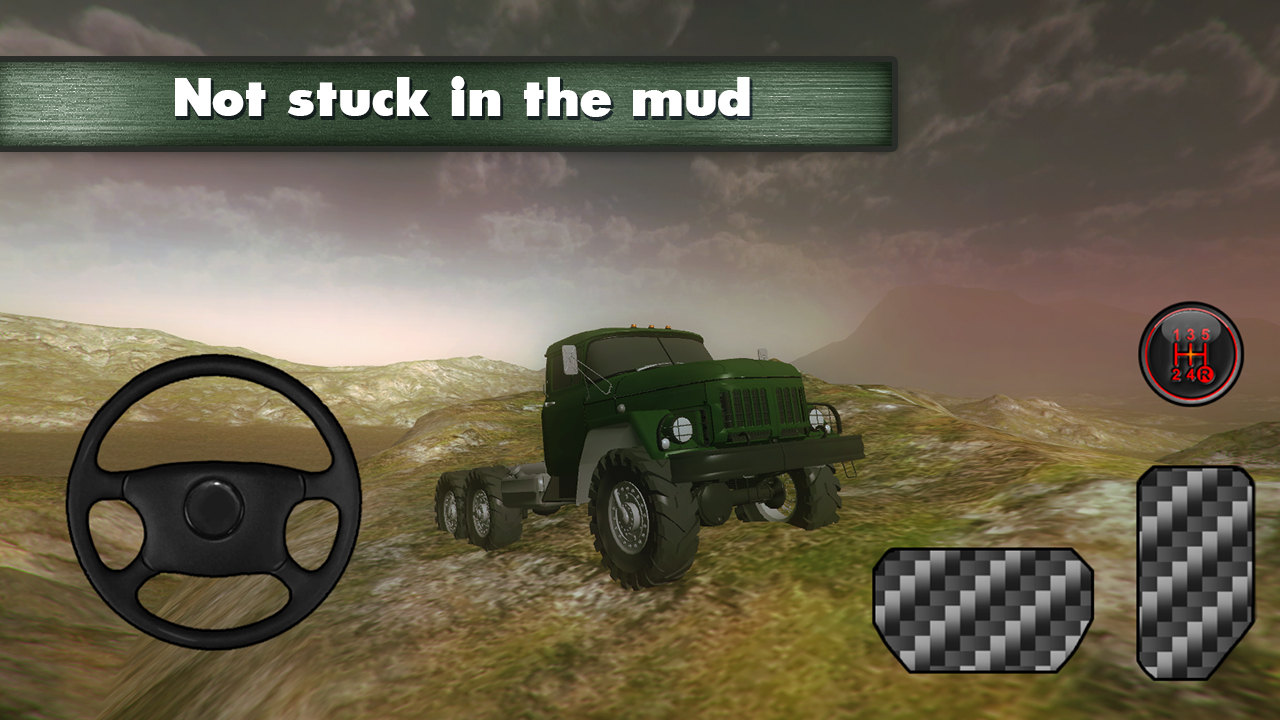Screen dimensions: 1280x720
Task: Select second gear on the shifter
Action: [x=1176, y=374]
